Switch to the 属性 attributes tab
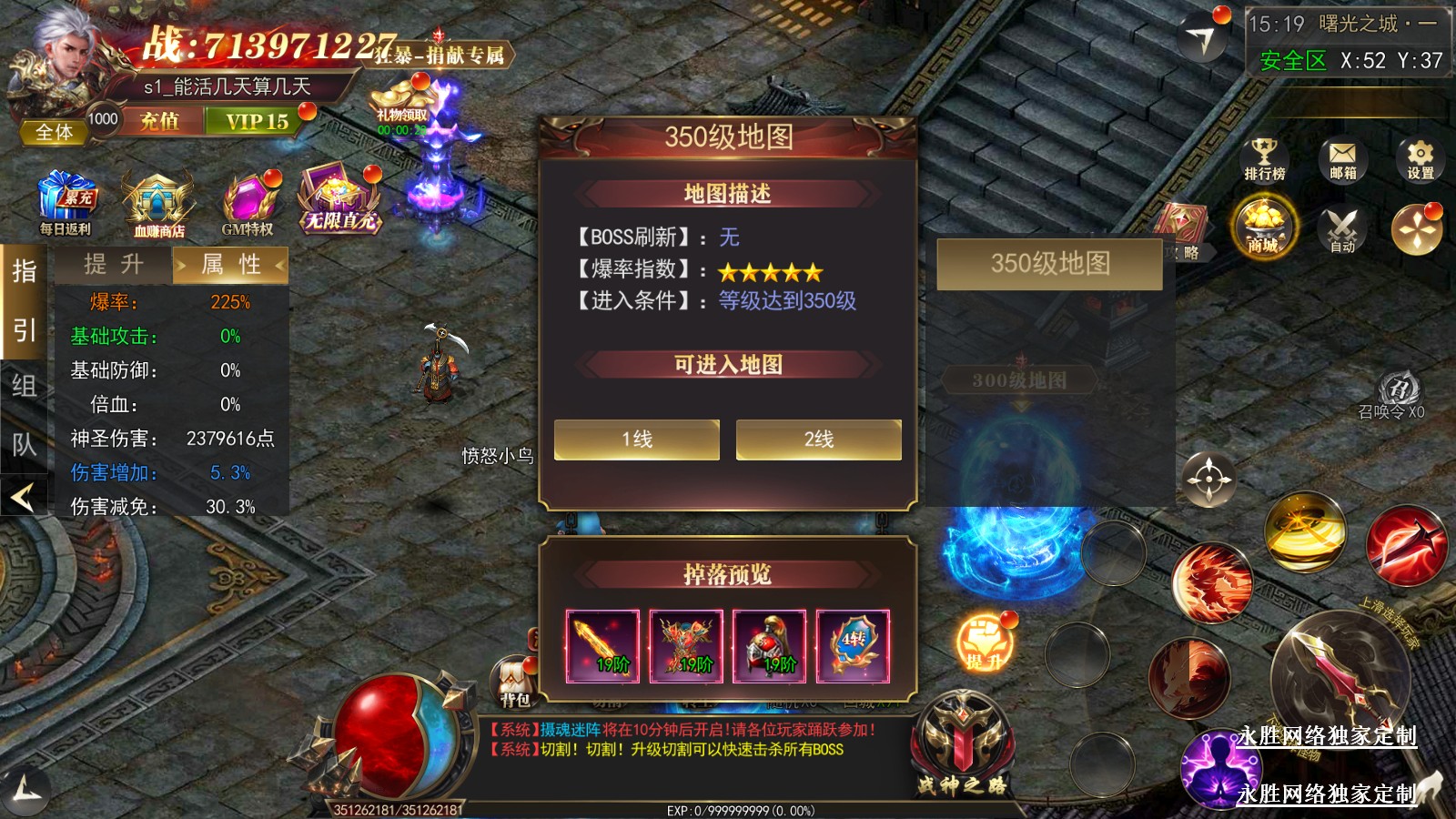Screen dimensions: 1456x819 231,265
